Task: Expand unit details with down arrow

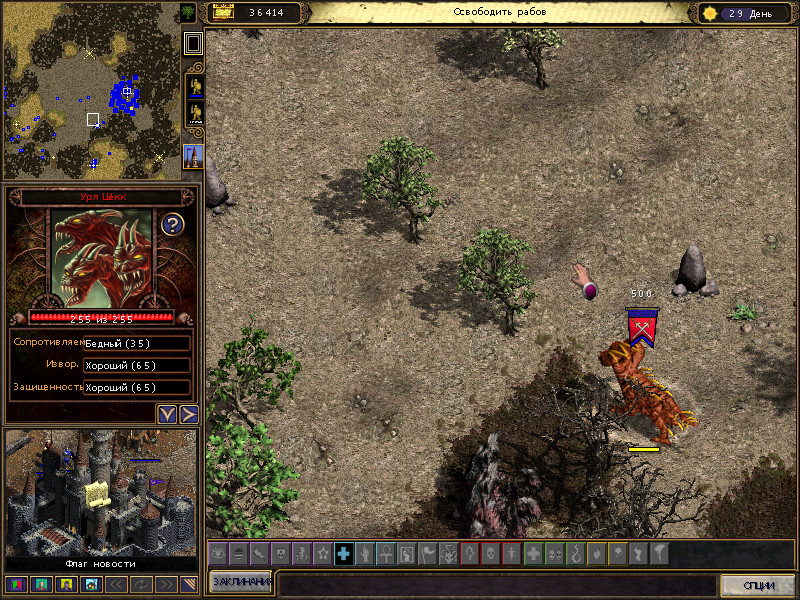Action: (167, 414)
